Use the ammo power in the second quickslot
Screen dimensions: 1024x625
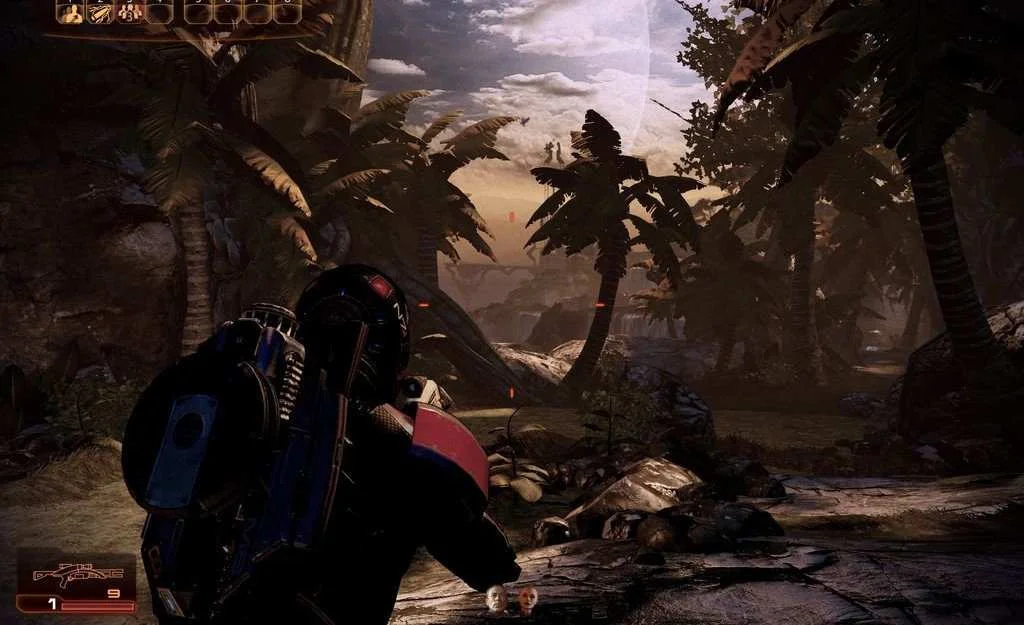[99, 12]
